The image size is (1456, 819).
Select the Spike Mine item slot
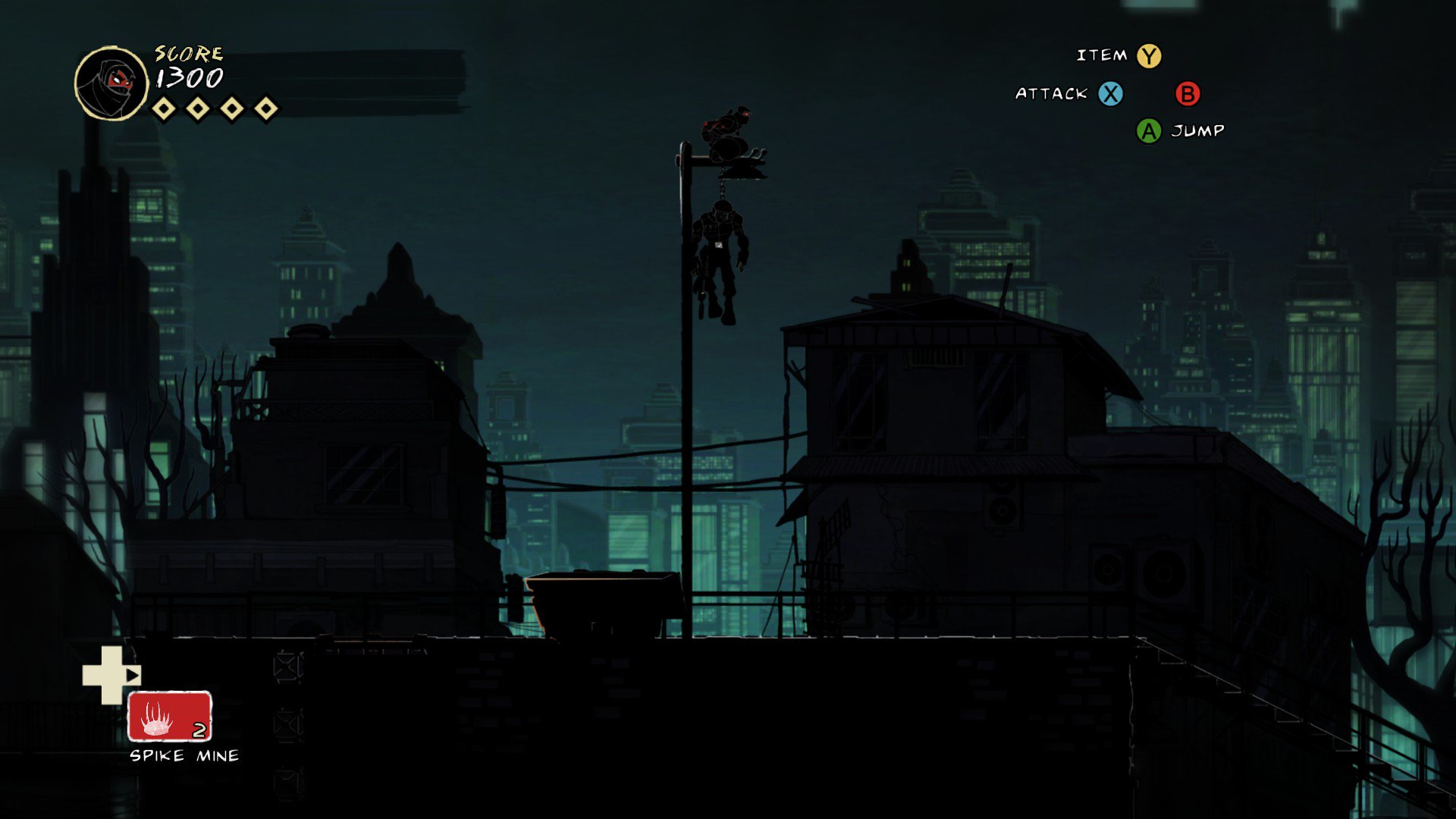click(169, 716)
